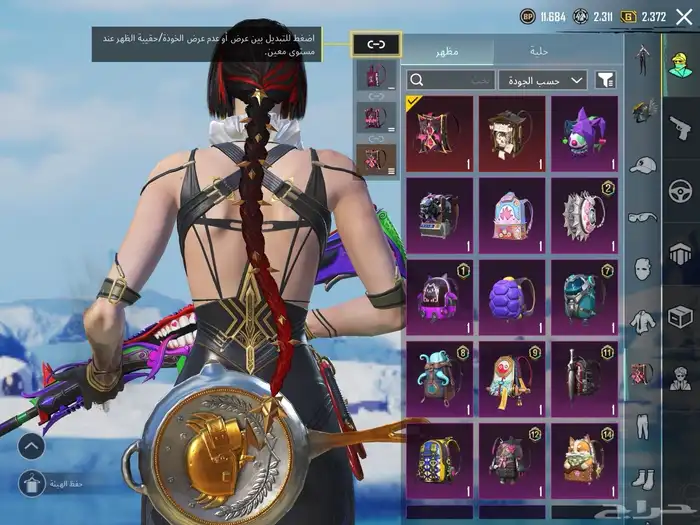This screenshot has width=700, height=525.
Task: Open the pants clothing category
Action: [641, 425]
